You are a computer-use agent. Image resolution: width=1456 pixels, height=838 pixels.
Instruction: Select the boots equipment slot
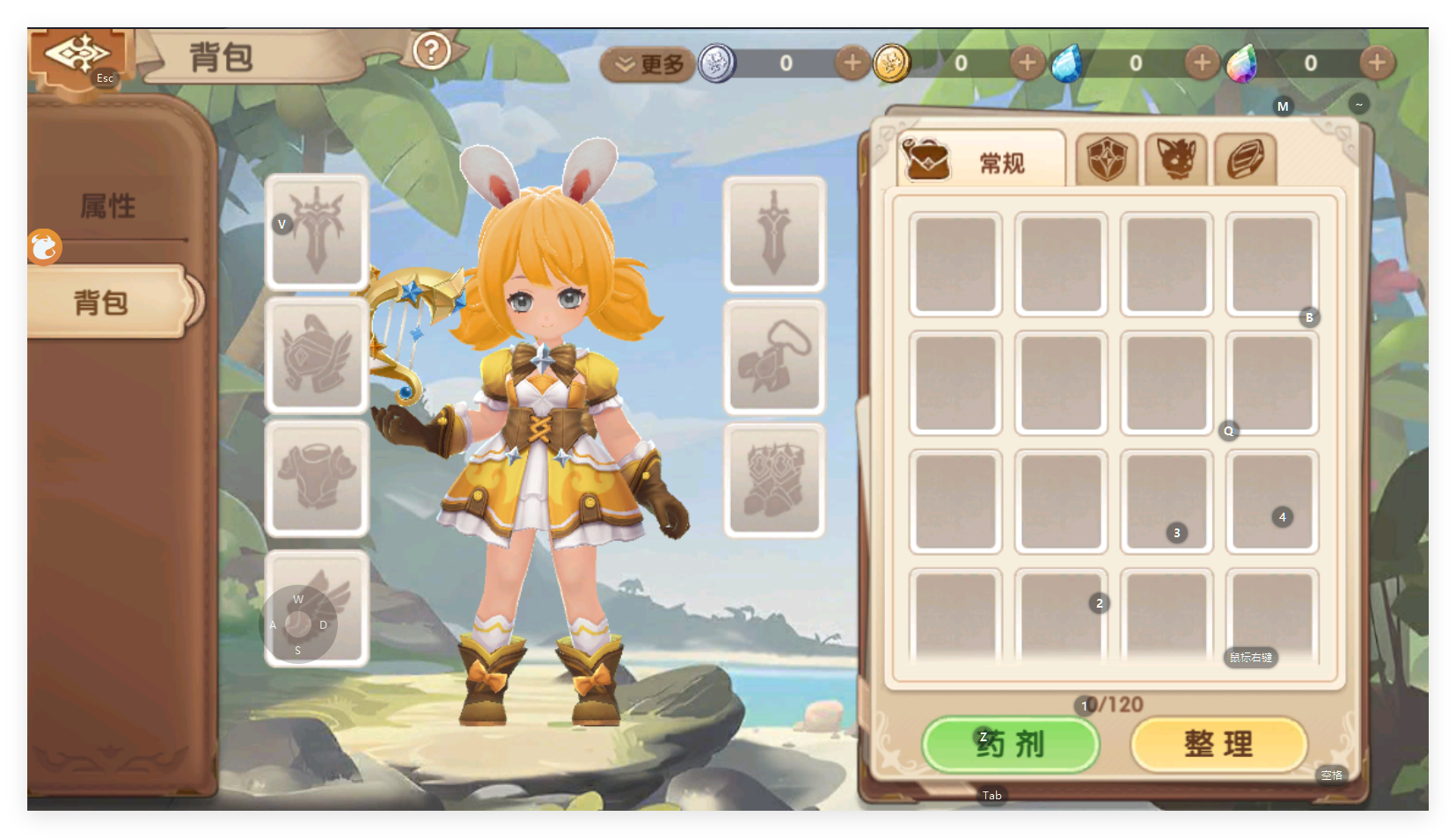pyautogui.click(x=774, y=480)
